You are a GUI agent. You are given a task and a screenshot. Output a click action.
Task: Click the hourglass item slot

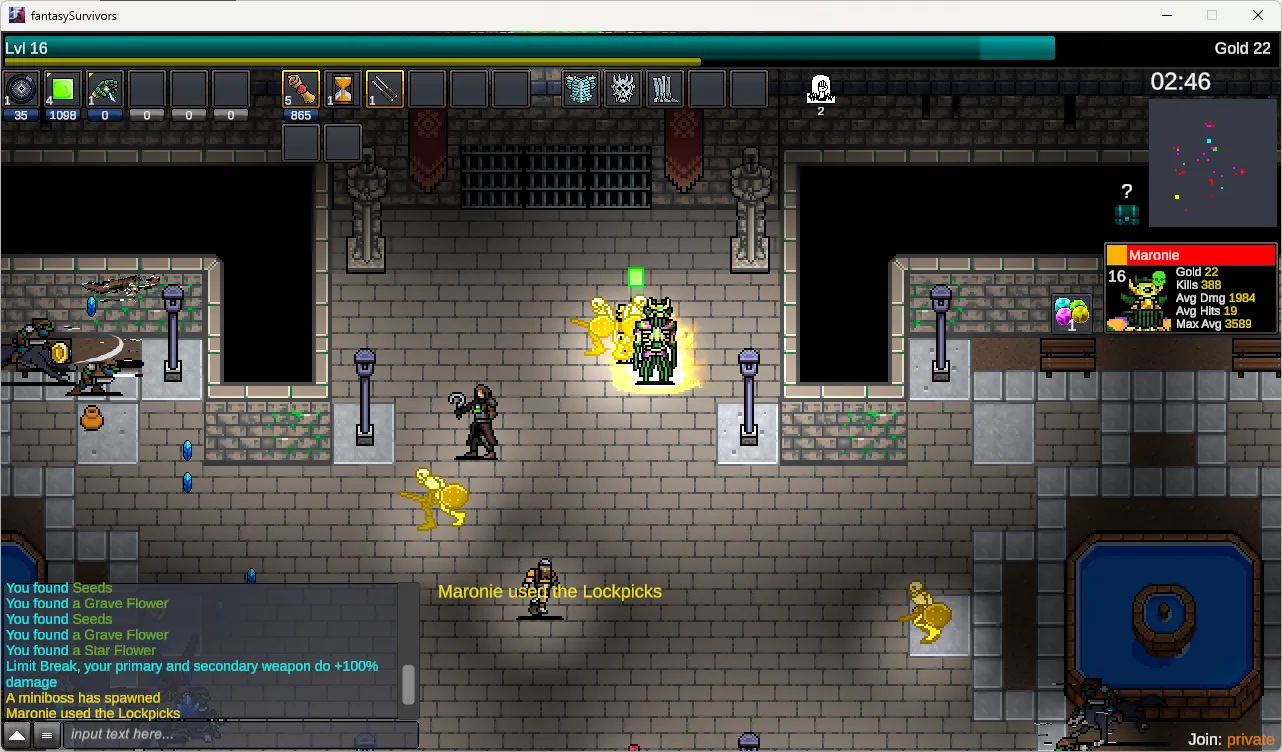343,89
